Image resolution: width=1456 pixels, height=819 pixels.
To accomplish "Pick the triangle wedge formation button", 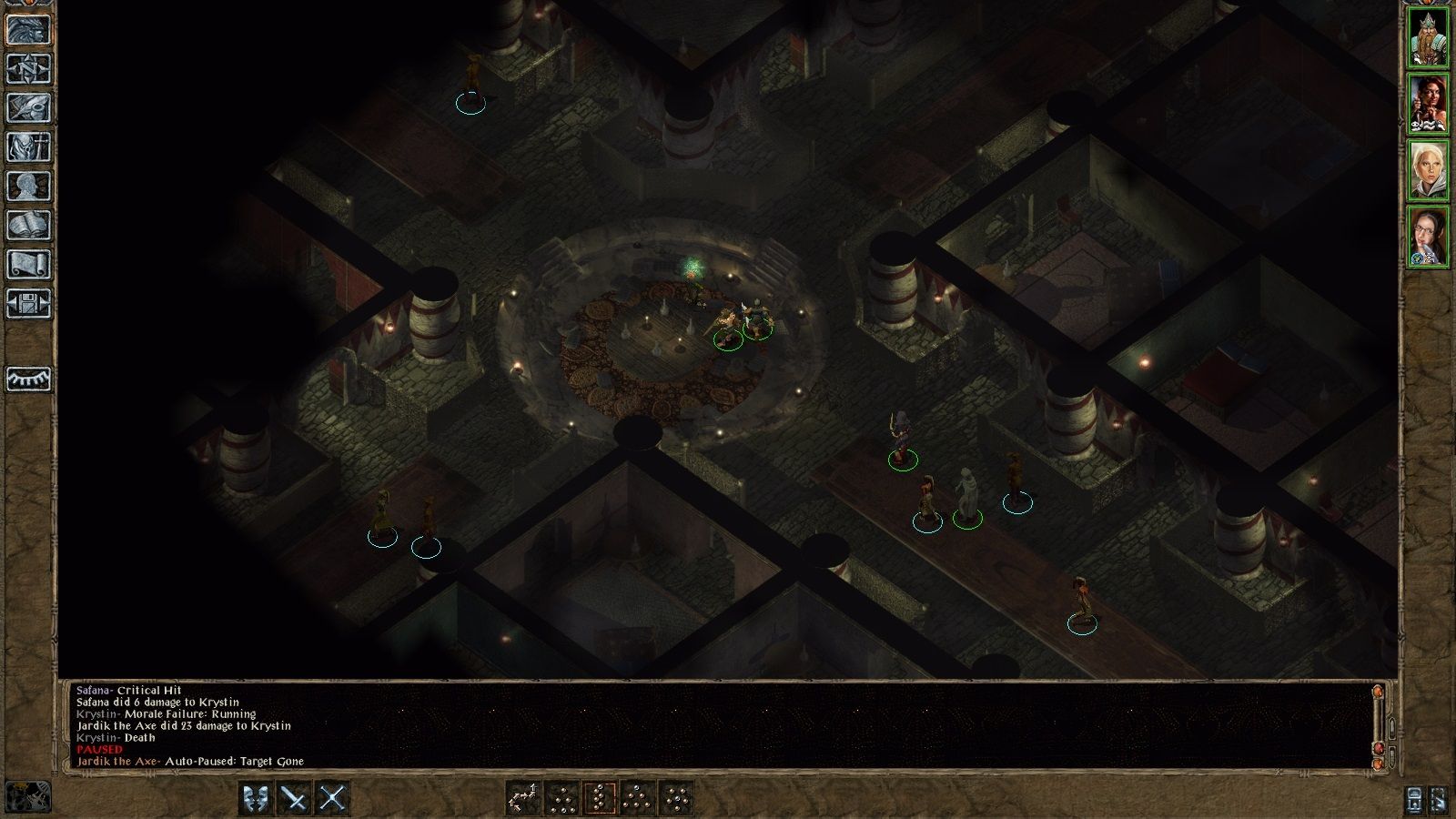I will point(638,799).
